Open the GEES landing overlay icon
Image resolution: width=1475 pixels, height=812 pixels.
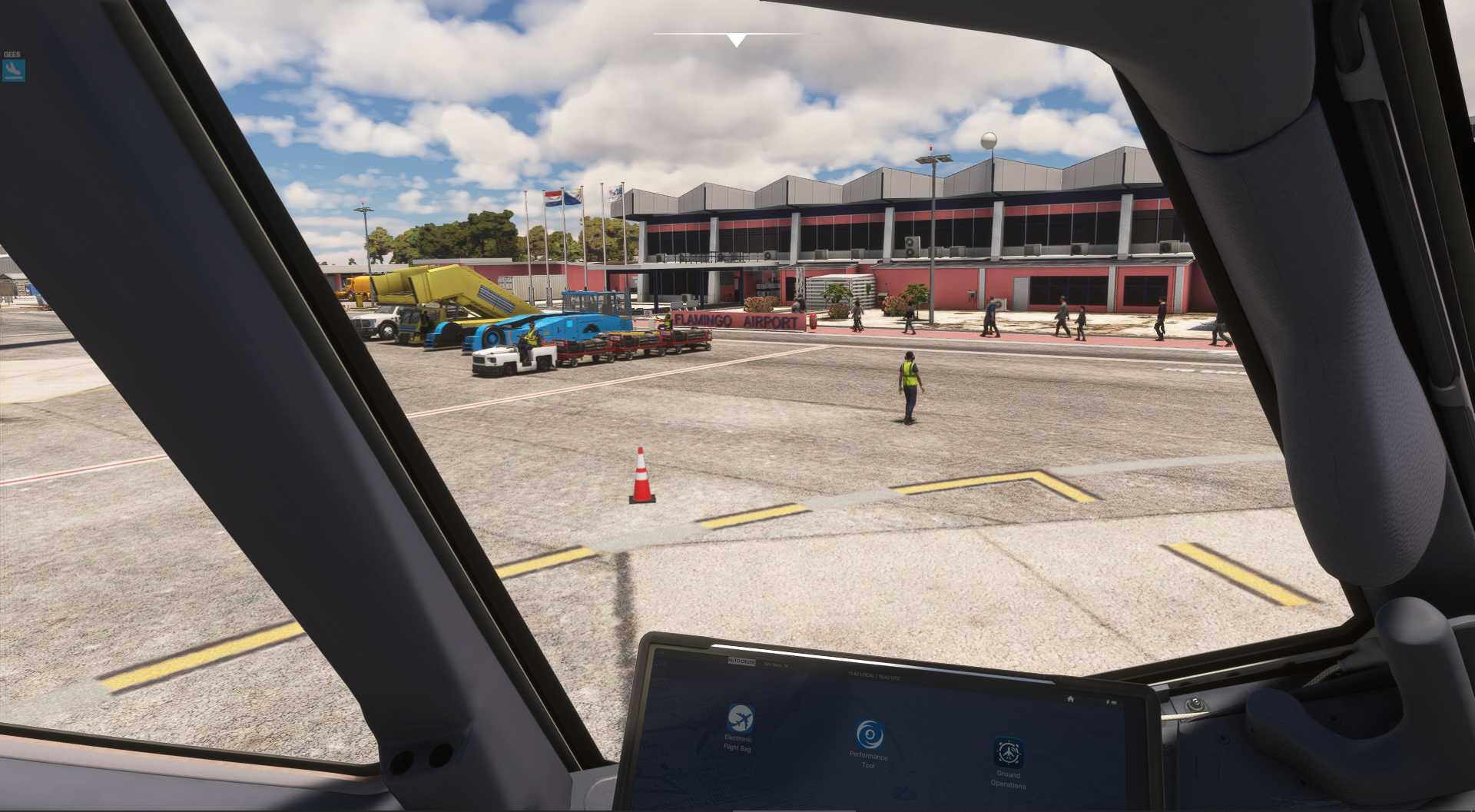14,71
